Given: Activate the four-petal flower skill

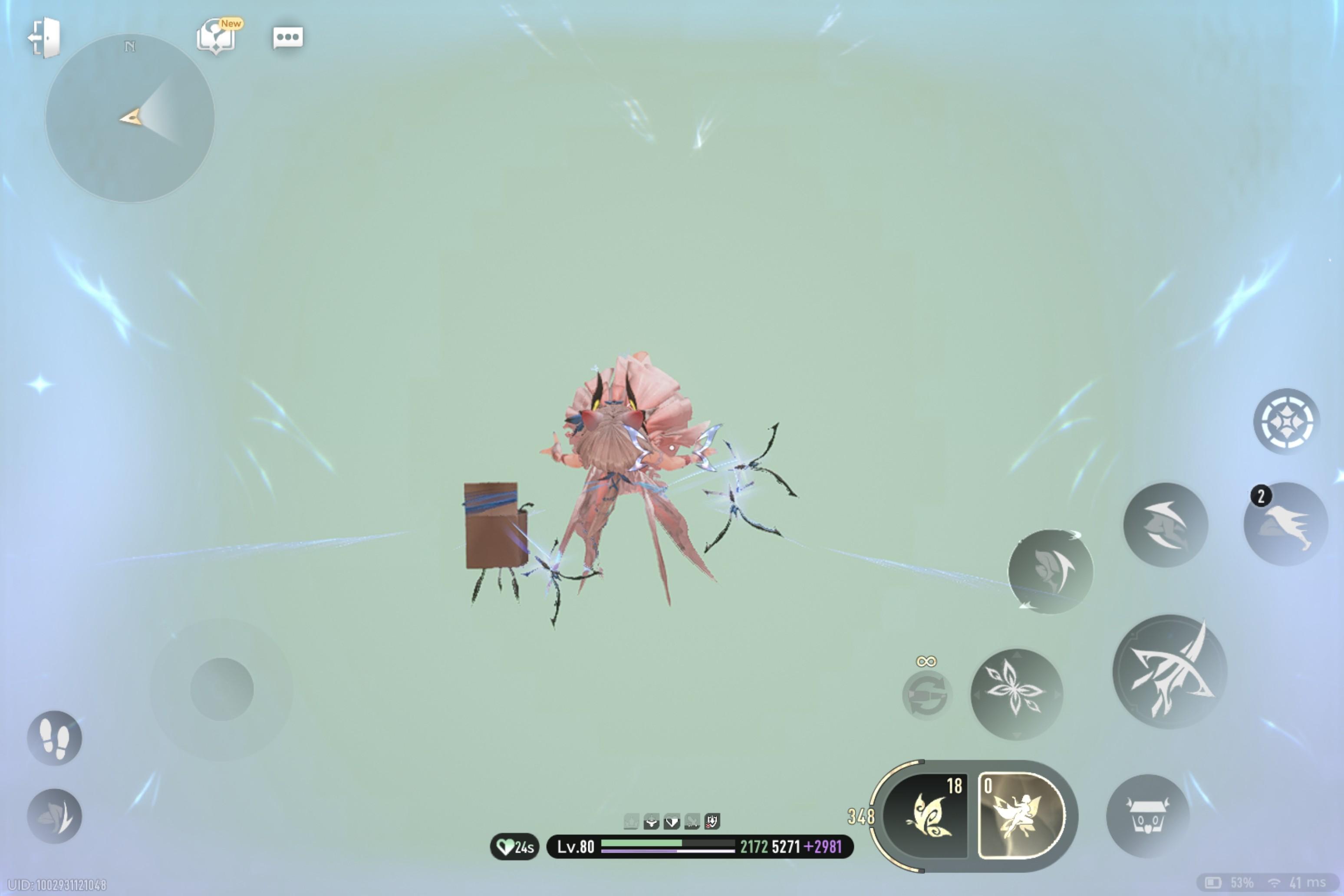Looking at the screenshot, I should tap(1016, 694).
